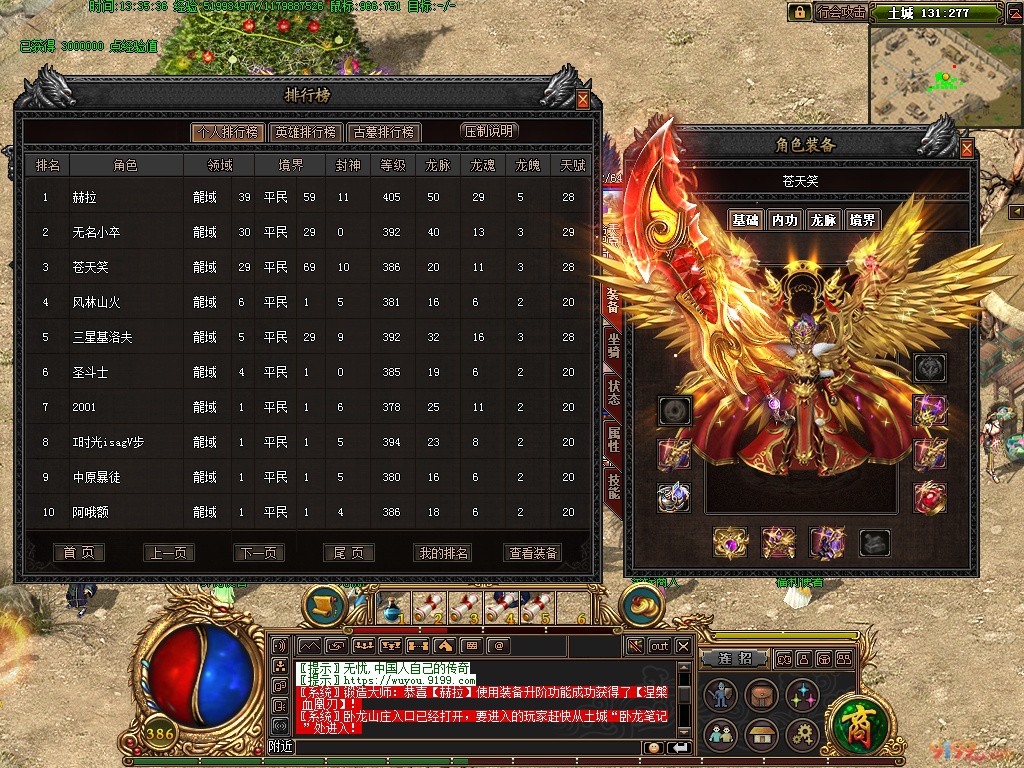This screenshot has height=768, width=1024.
Task: Select the 境界 tab in character panel
Action: (x=862, y=220)
